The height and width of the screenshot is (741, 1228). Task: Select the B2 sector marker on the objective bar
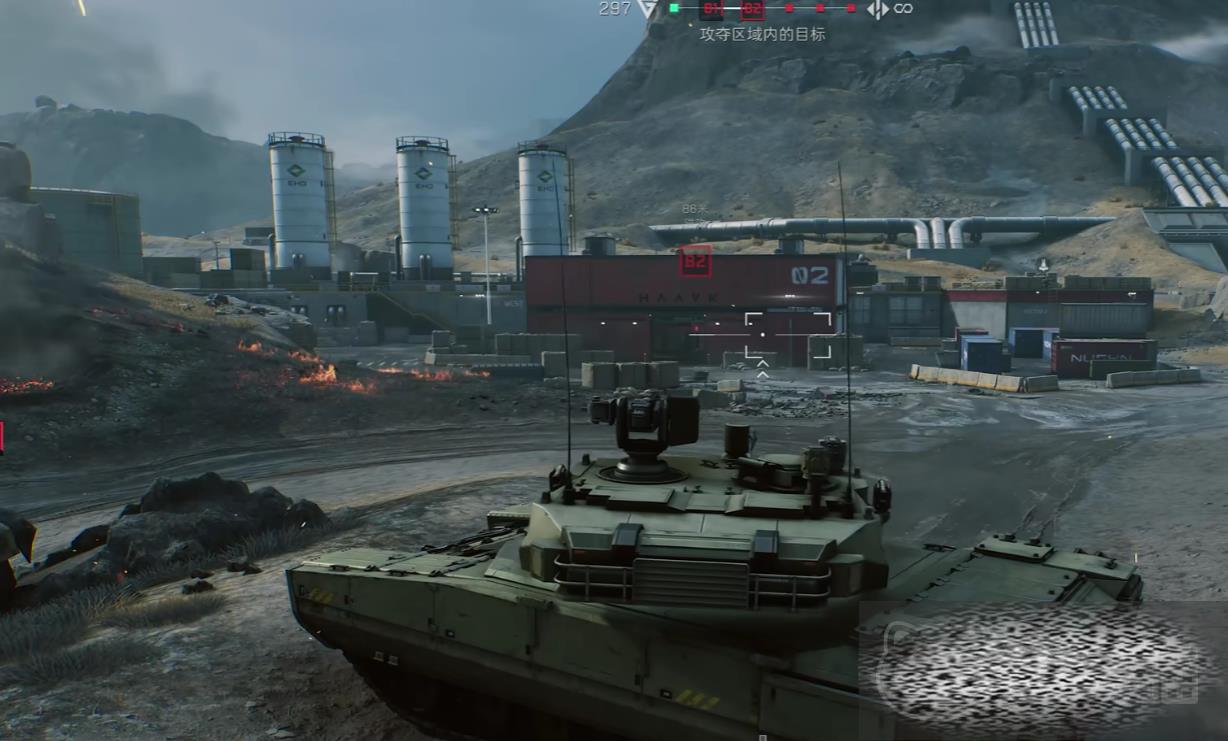pyautogui.click(x=752, y=9)
